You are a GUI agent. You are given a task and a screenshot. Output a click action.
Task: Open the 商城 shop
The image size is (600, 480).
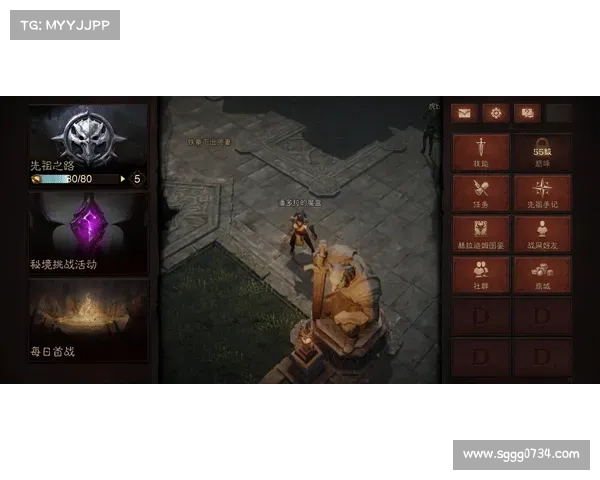[542, 275]
